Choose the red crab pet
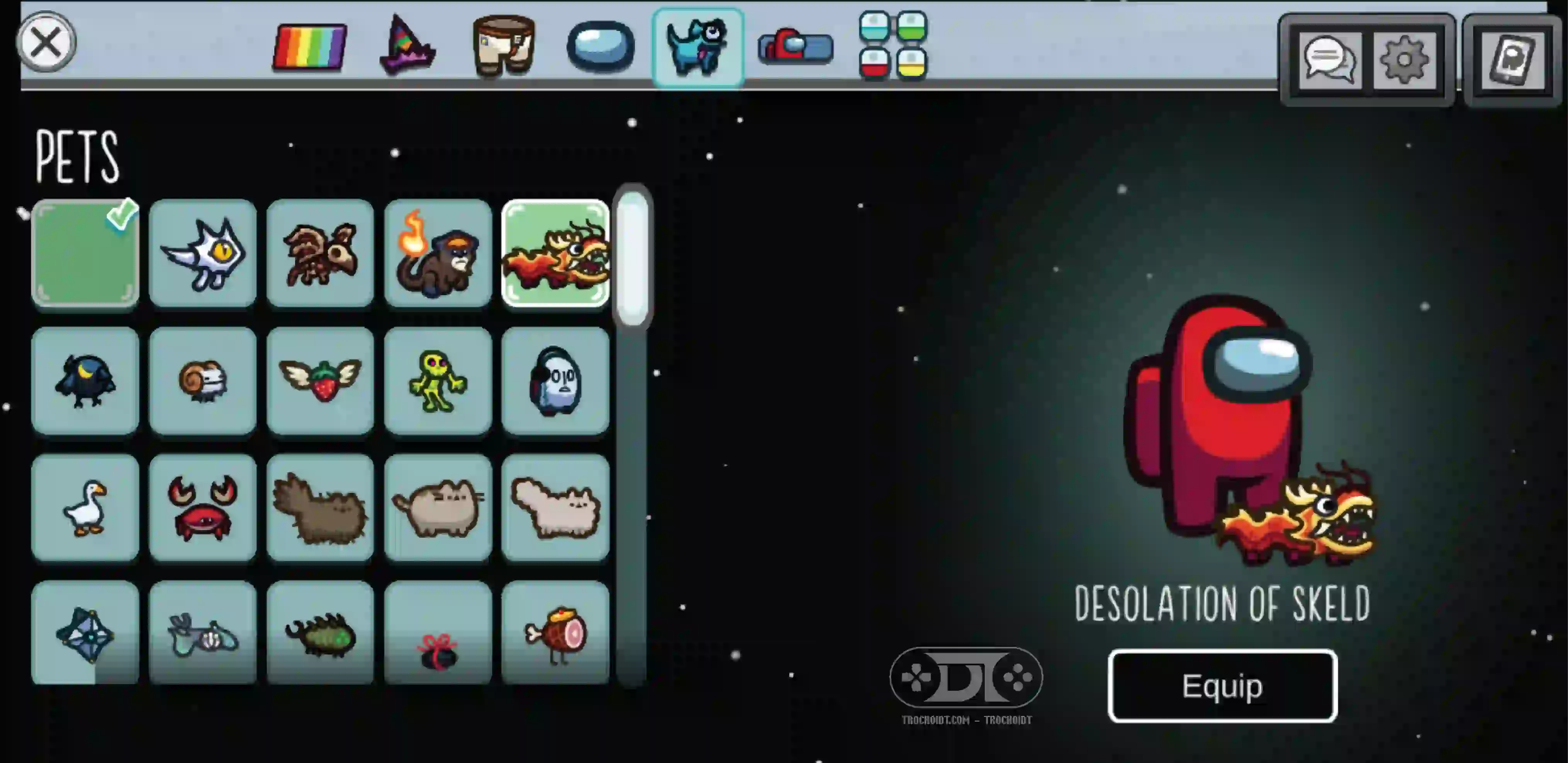Viewport: 1568px width, 763px height. 203,507
